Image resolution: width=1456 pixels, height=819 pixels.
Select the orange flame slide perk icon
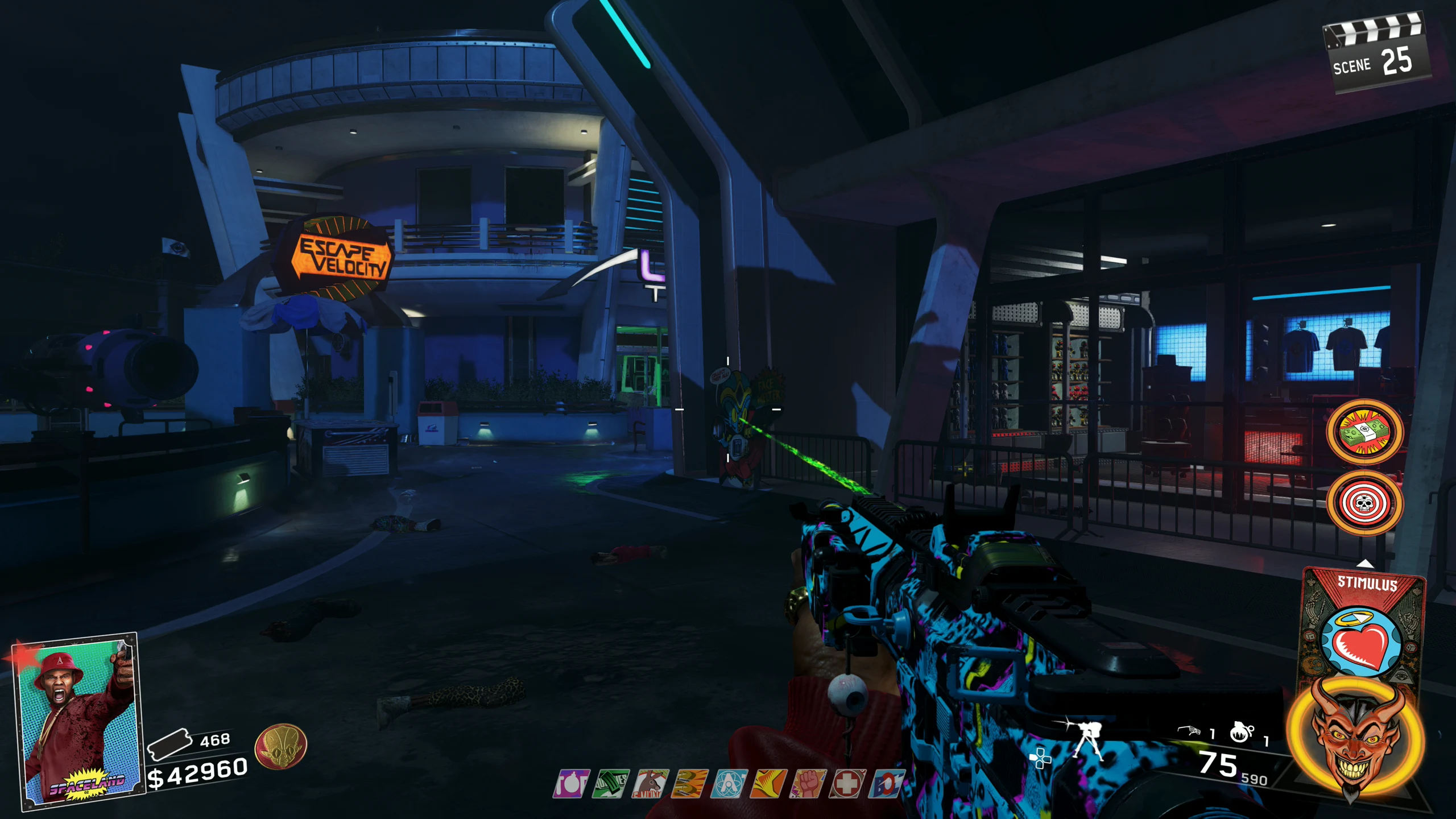(x=768, y=784)
